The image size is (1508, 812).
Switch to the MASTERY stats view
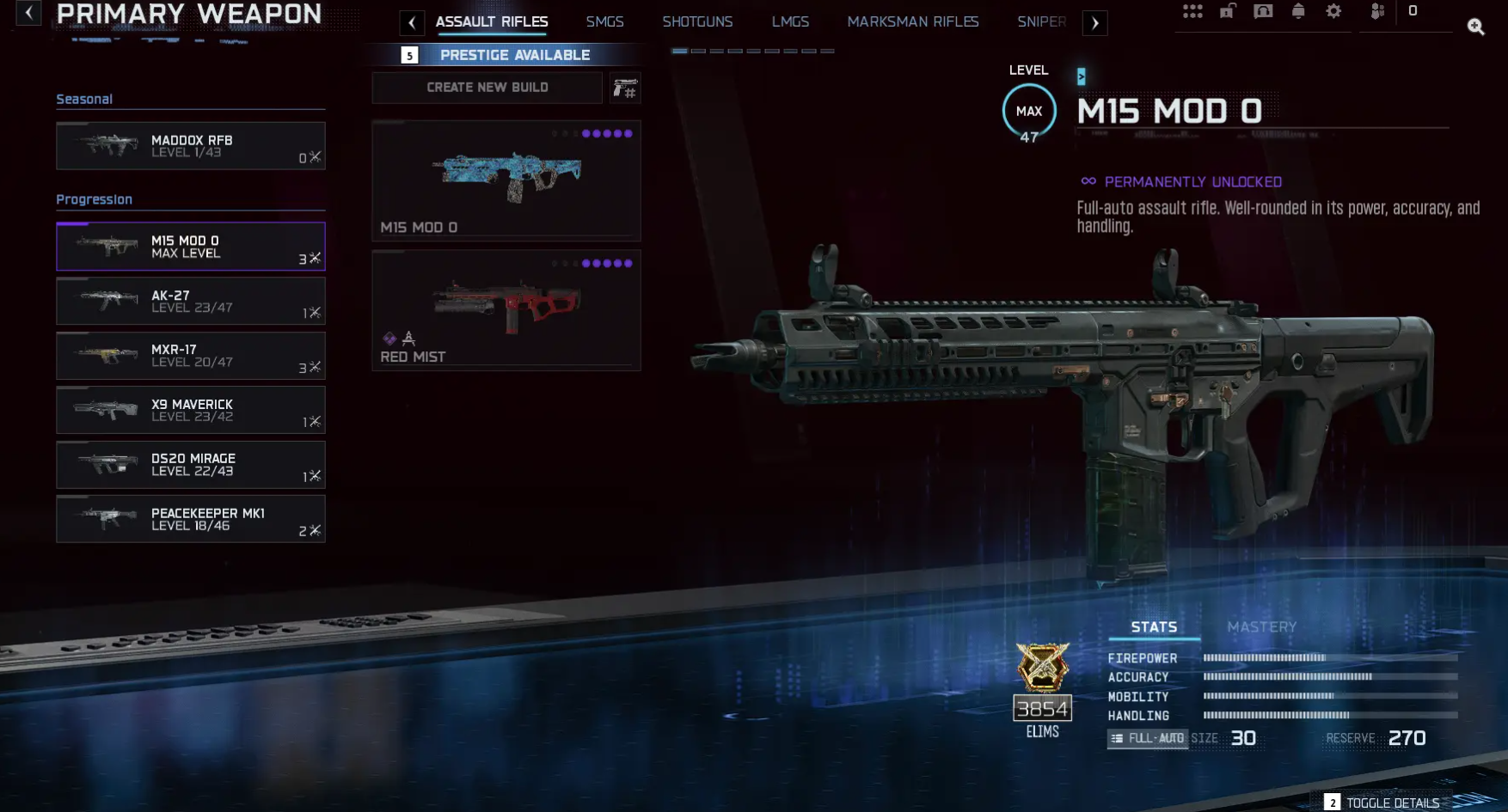click(x=1261, y=627)
